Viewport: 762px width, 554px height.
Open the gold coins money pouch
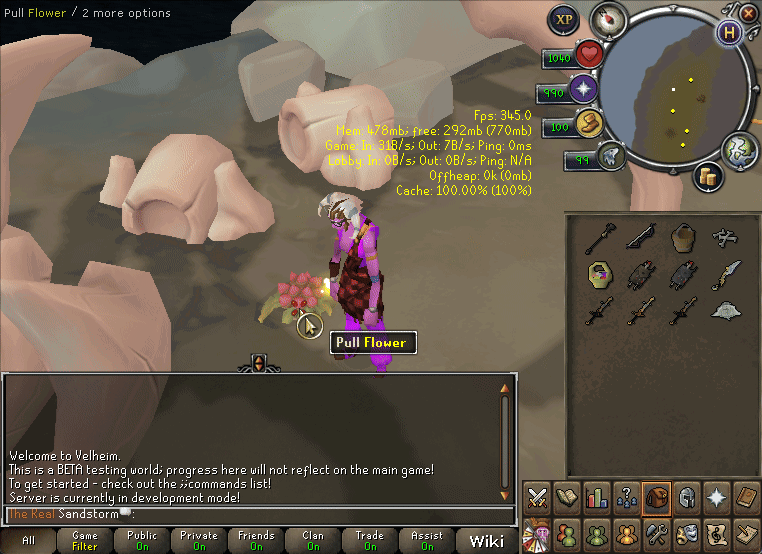708,175
